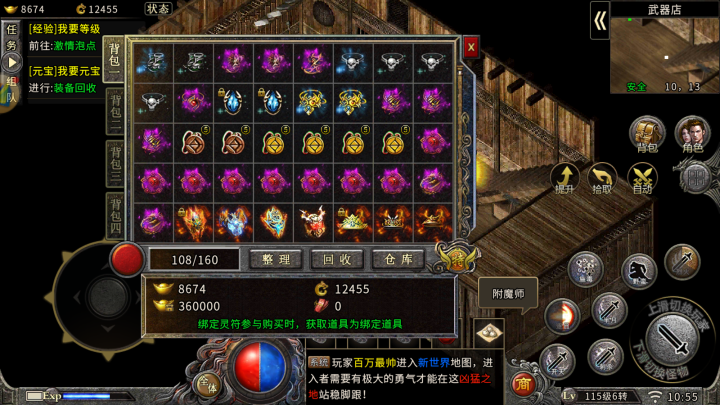Switch to the 背包四 bag tab
The image size is (720, 405).
(x=115, y=214)
